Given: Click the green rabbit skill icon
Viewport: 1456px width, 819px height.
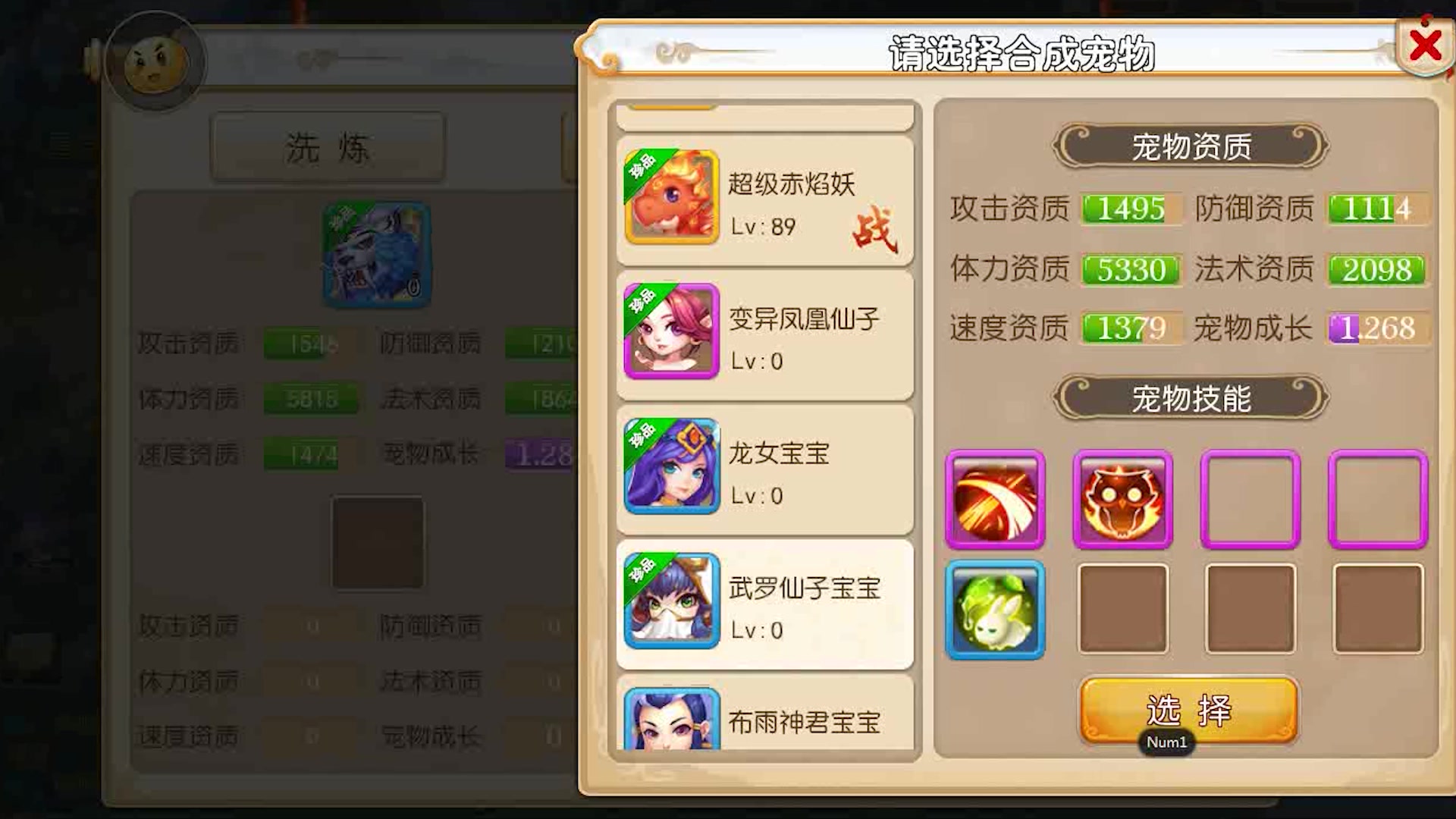Looking at the screenshot, I should [x=995, y=609].
